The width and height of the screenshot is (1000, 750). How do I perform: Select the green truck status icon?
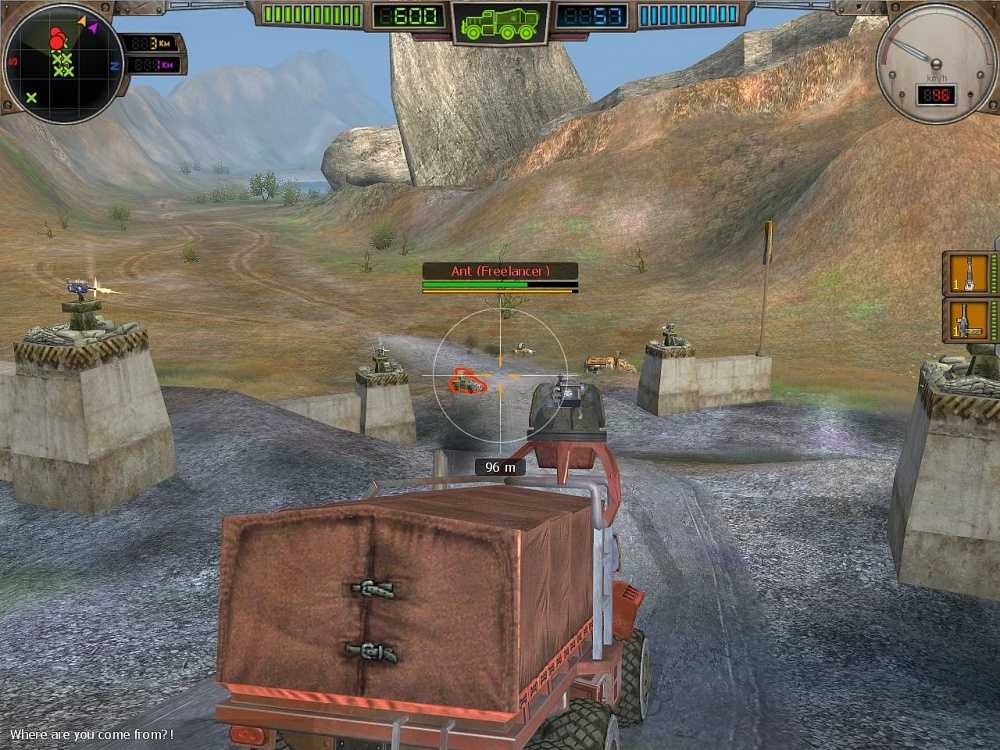coord(500,22)
